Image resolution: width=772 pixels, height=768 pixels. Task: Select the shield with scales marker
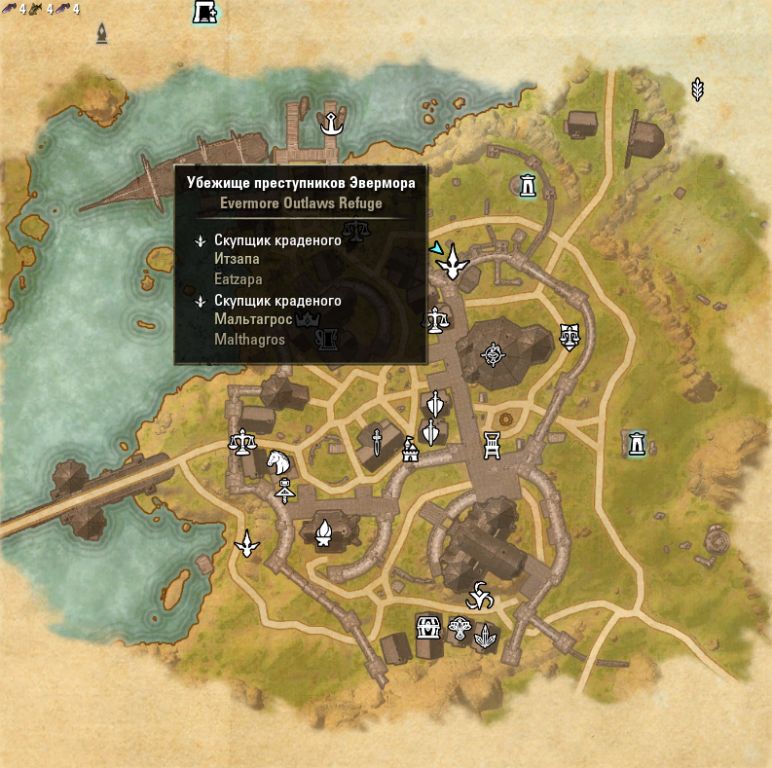click(570, 334)
